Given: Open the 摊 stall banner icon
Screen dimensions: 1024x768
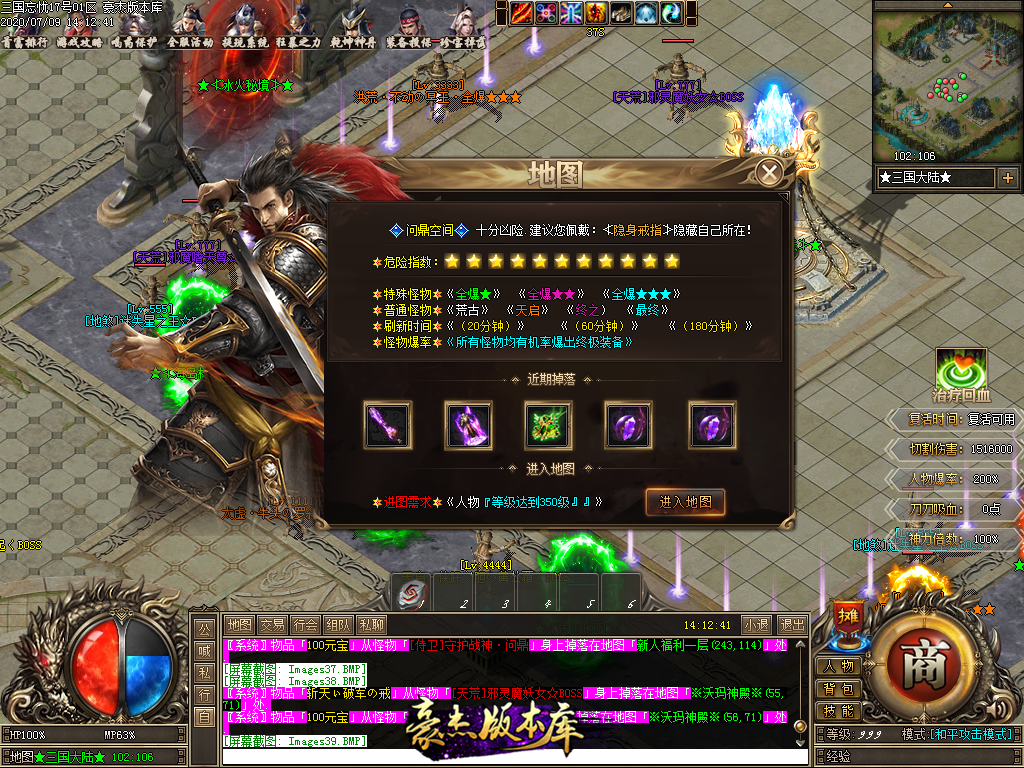Looking at the screenshot, I should click(846, 617).
